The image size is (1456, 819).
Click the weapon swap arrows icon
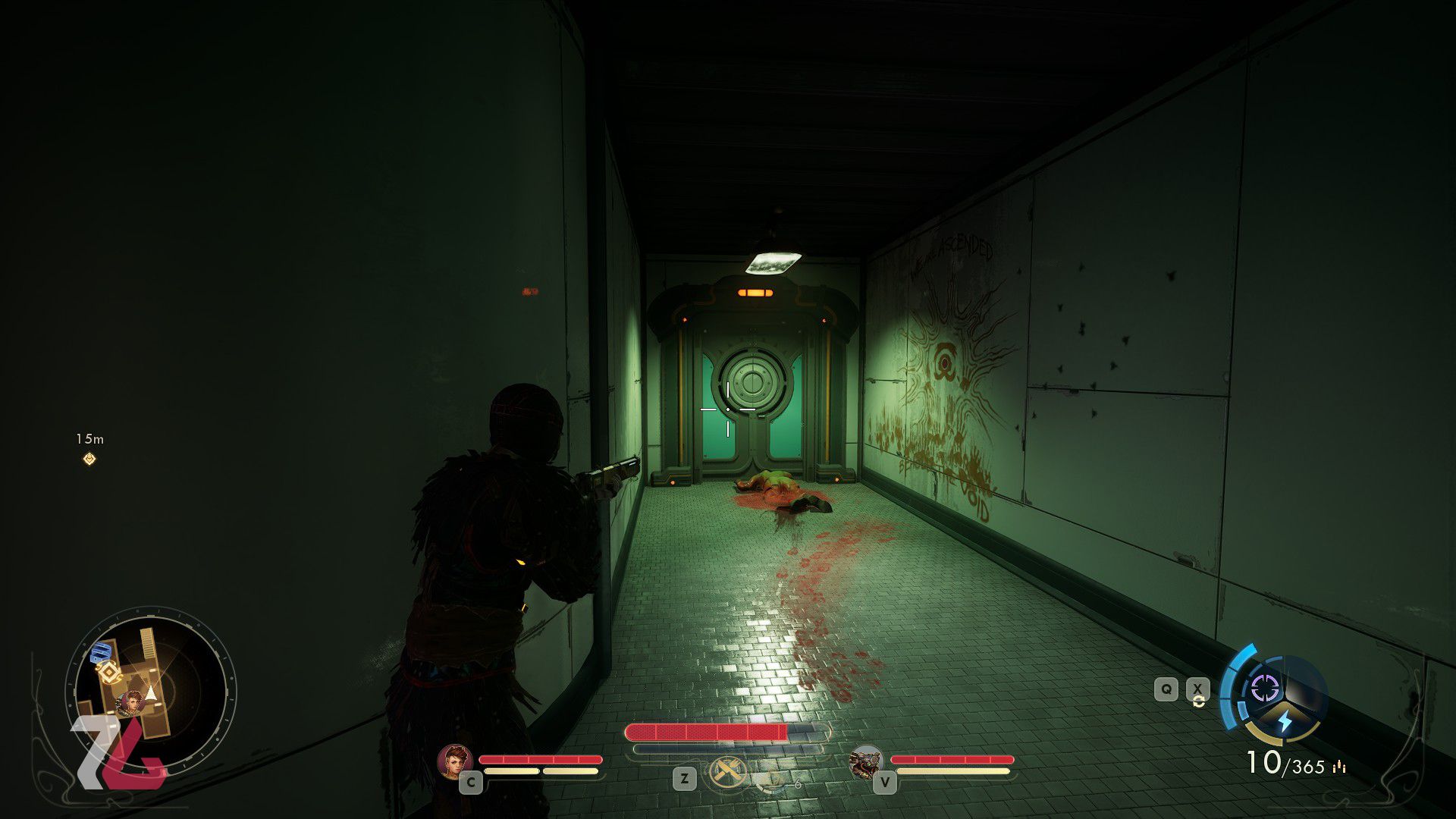click(1198, 701)
